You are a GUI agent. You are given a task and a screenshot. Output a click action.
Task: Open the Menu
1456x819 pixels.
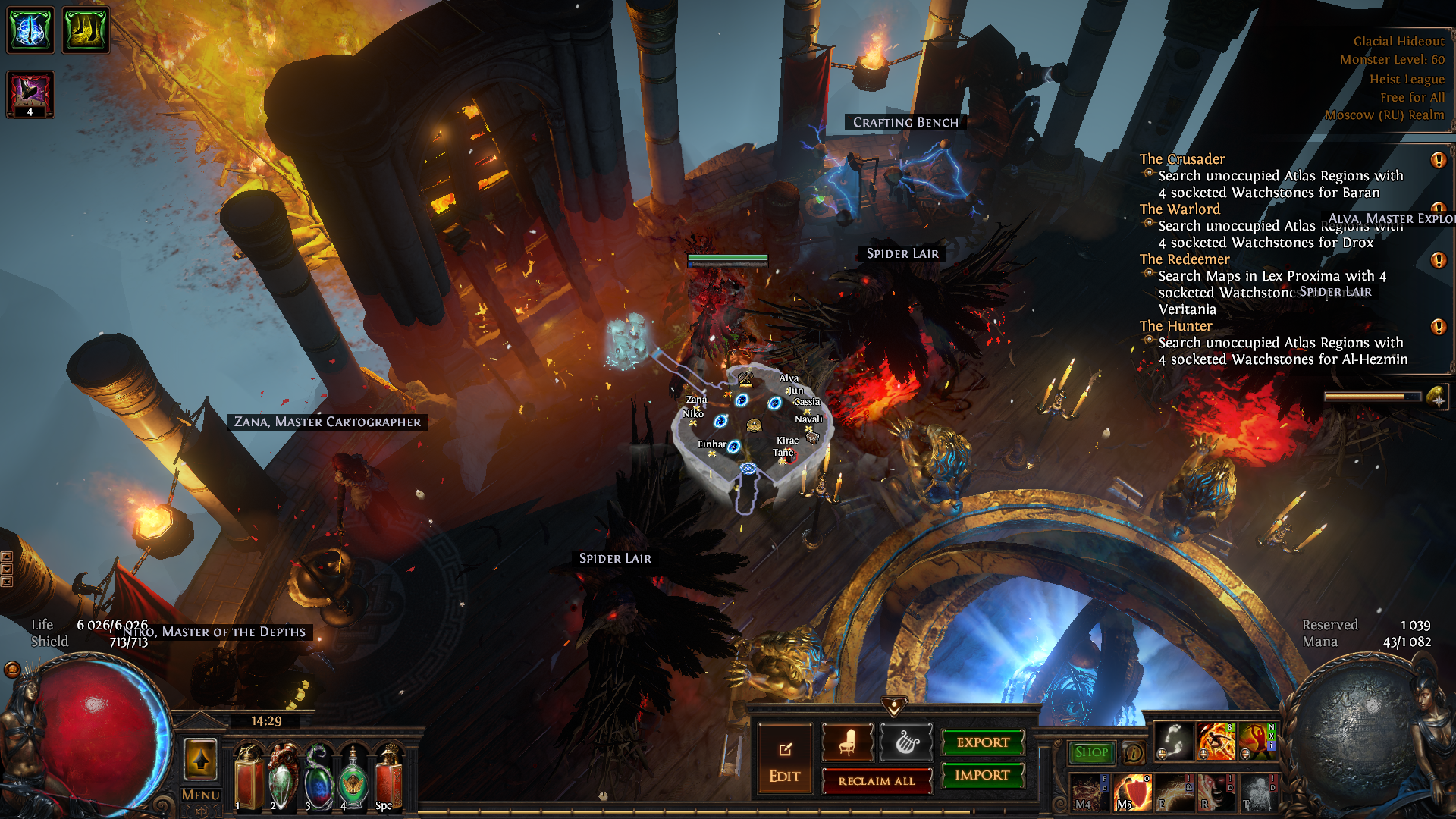(x=201, y=795)
